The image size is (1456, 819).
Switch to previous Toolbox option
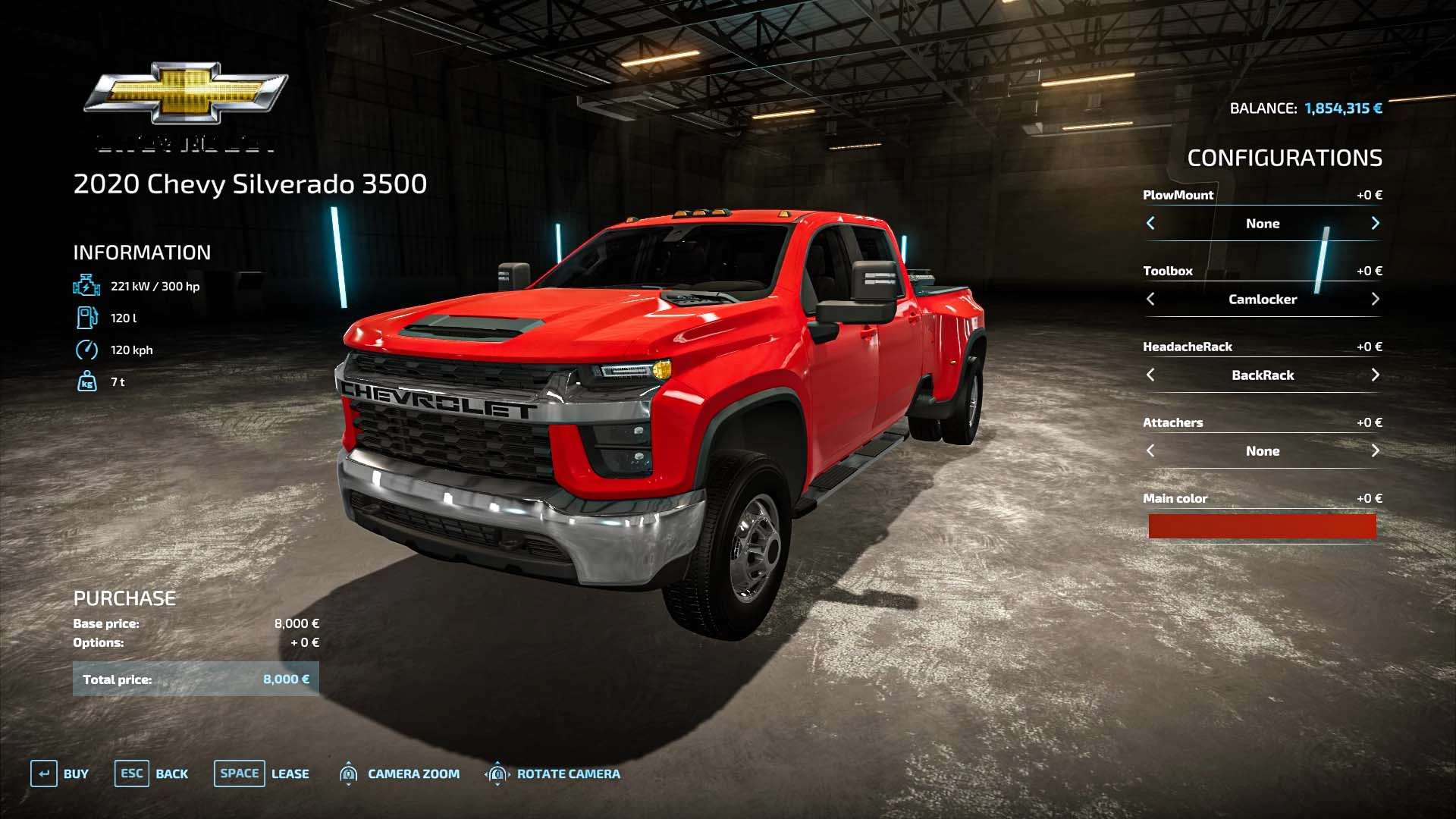(x=1150, y=299)
